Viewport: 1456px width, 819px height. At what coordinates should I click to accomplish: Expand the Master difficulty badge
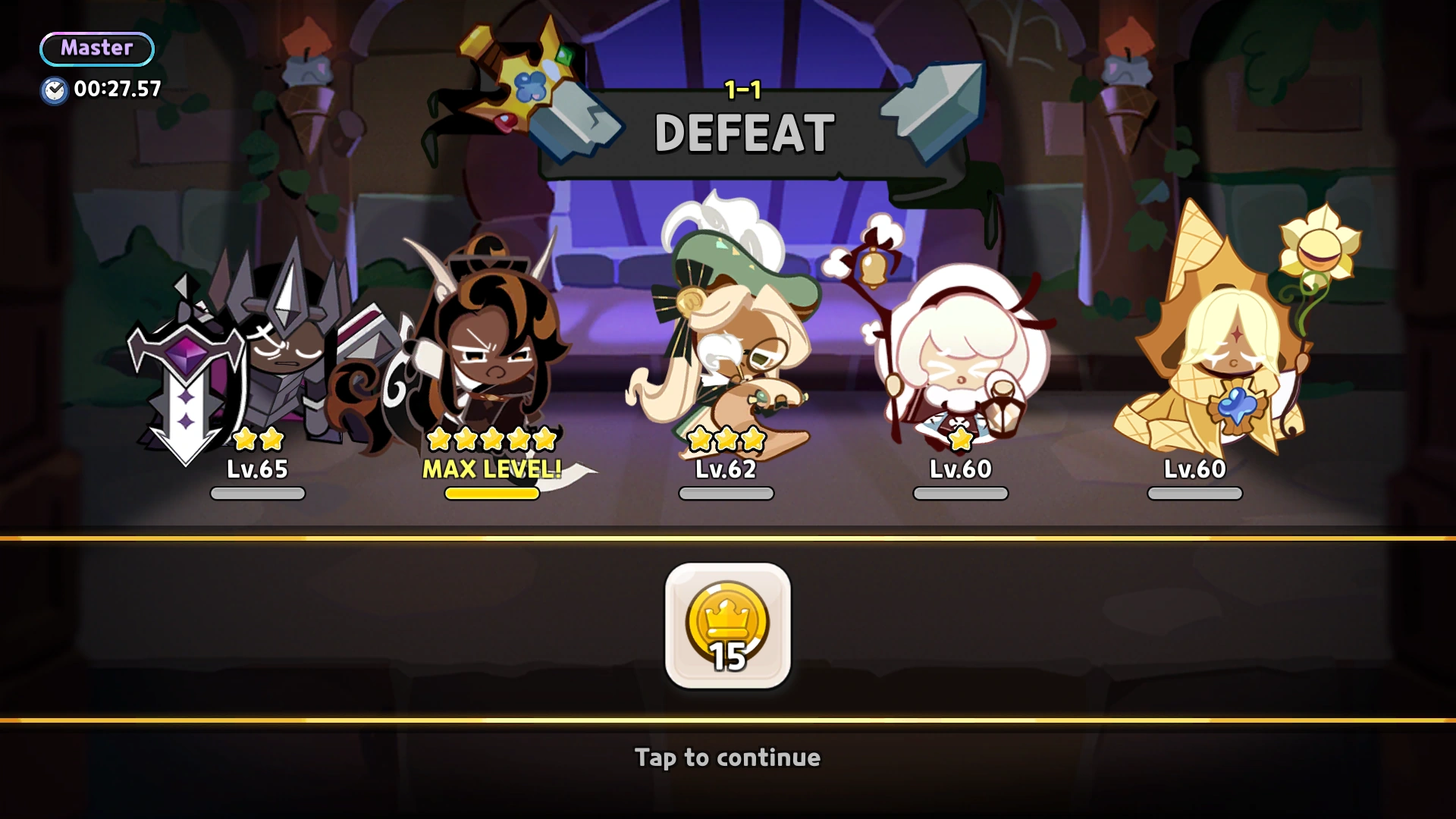pos(96,49)
